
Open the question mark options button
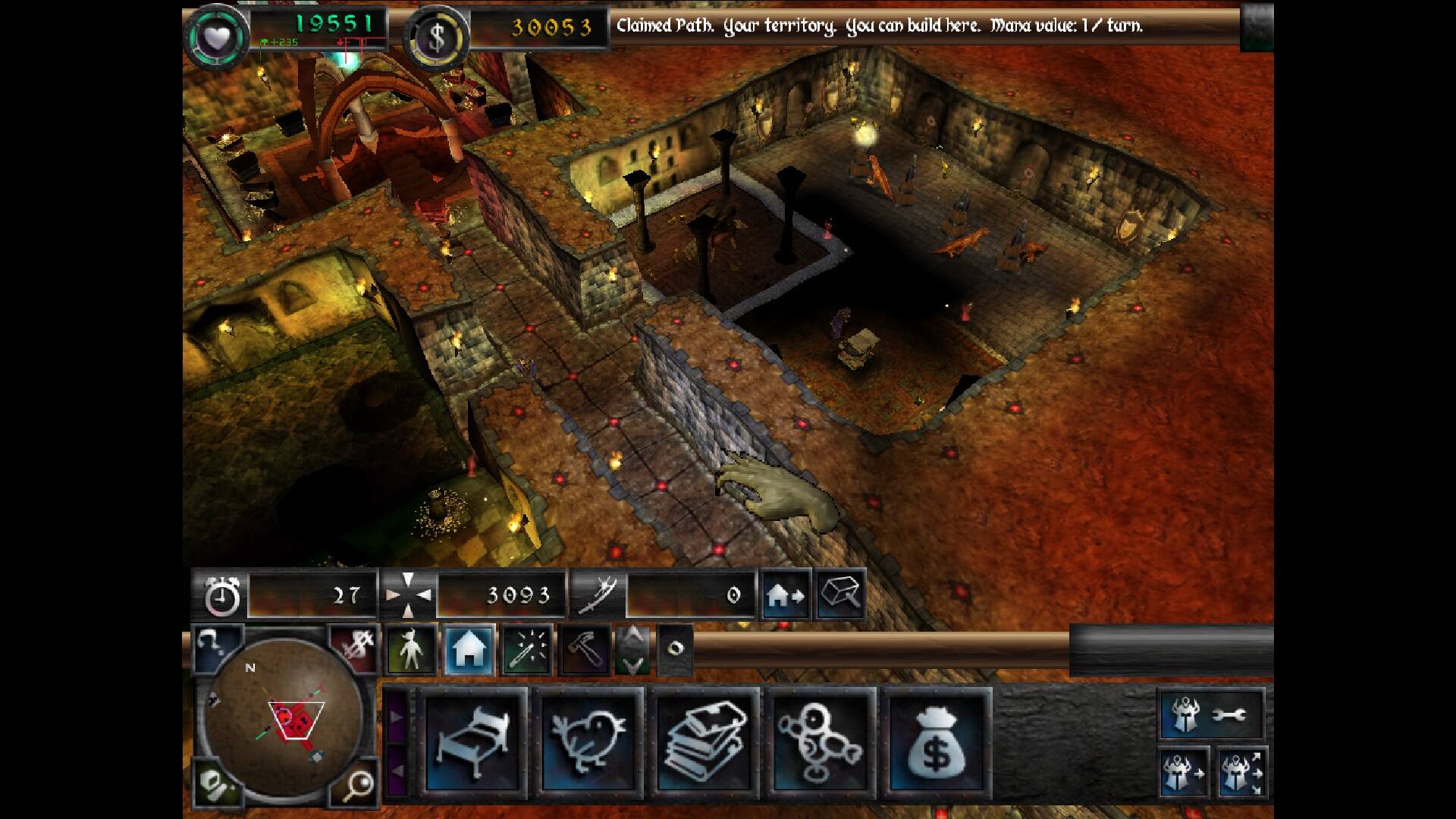216,646
